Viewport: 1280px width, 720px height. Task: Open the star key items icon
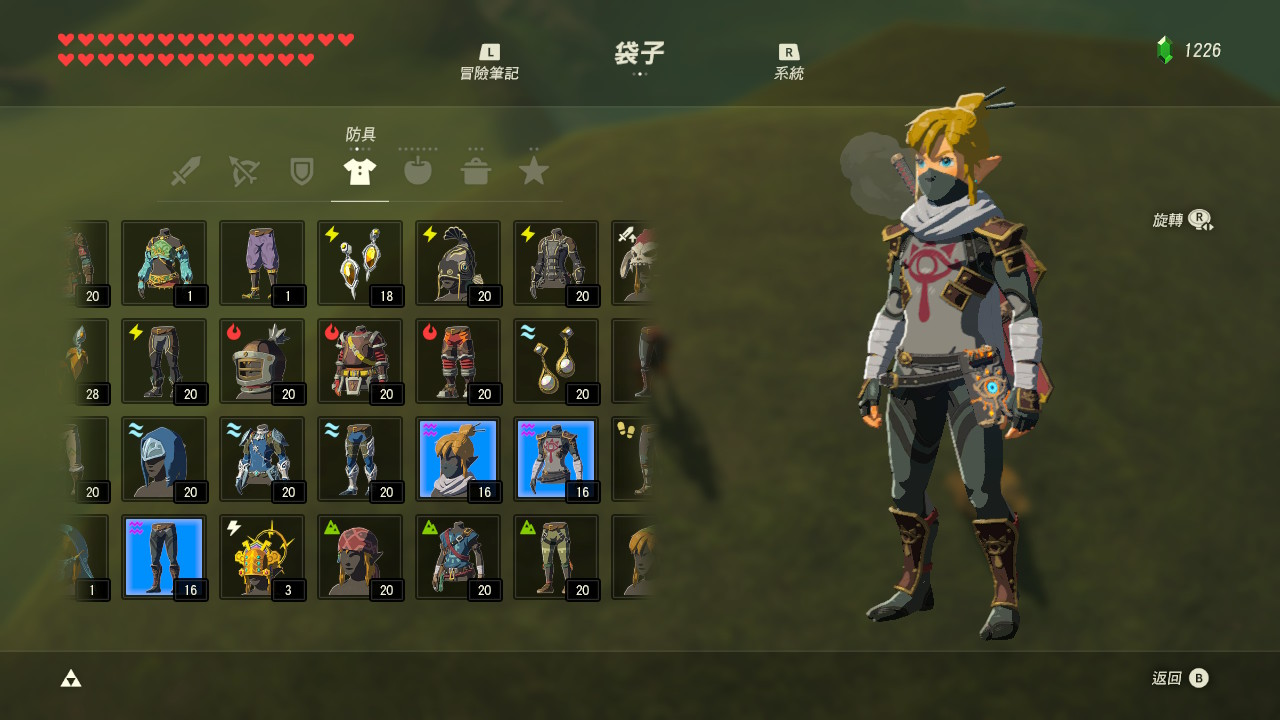point(533,170)
